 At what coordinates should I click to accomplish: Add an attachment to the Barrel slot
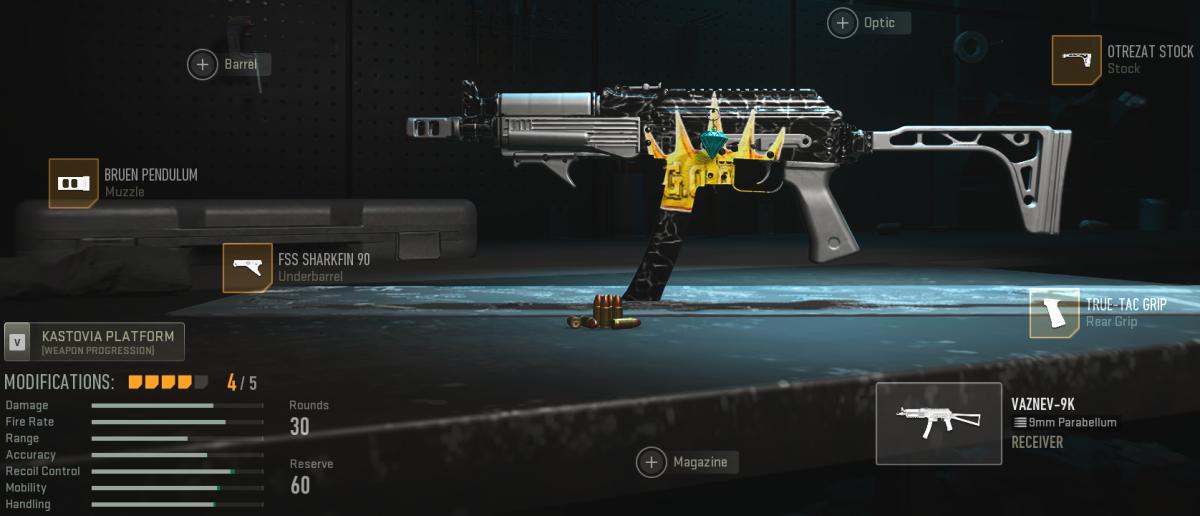click(x=203, y=65)
